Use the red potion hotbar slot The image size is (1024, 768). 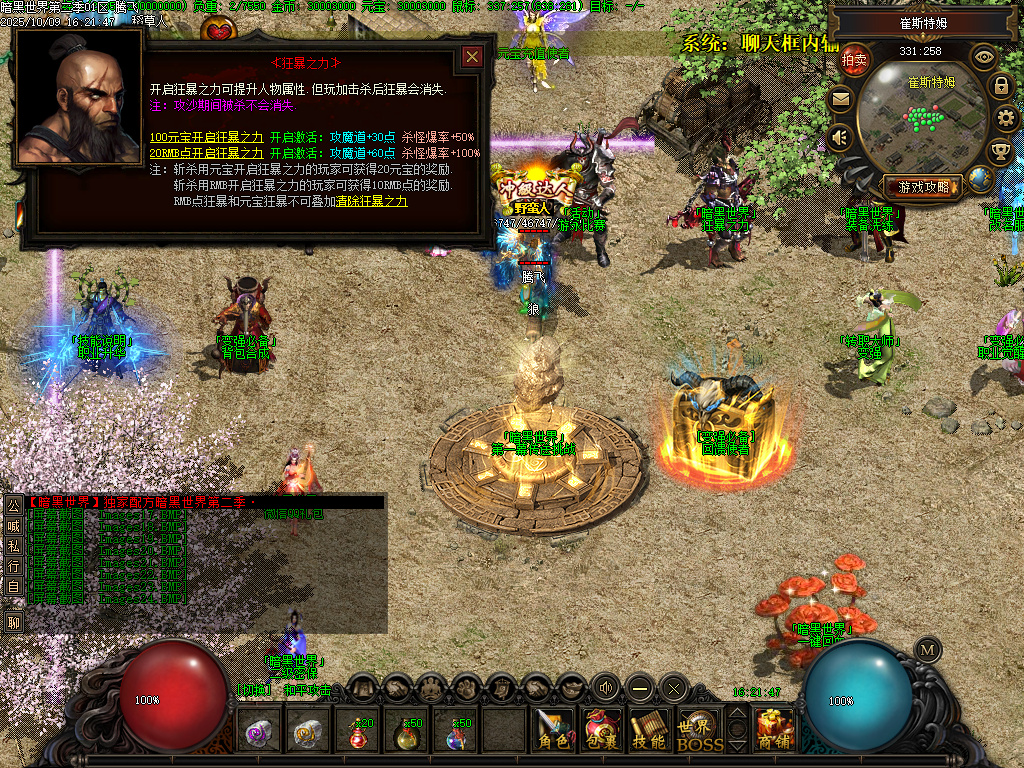click(x=359, y=732)
